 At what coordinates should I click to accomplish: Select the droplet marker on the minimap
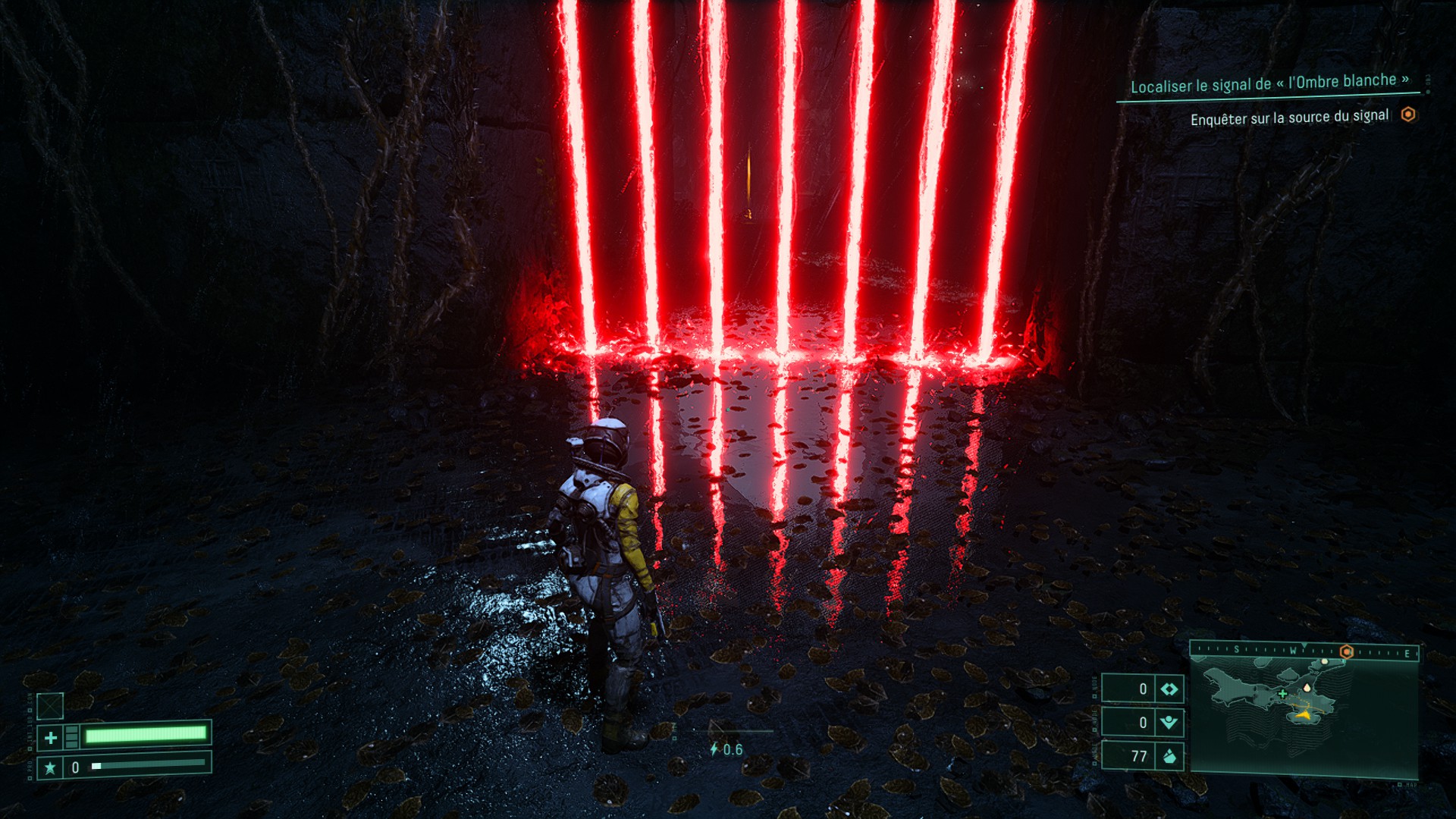pyautogui.click(x=1307, y=688)
